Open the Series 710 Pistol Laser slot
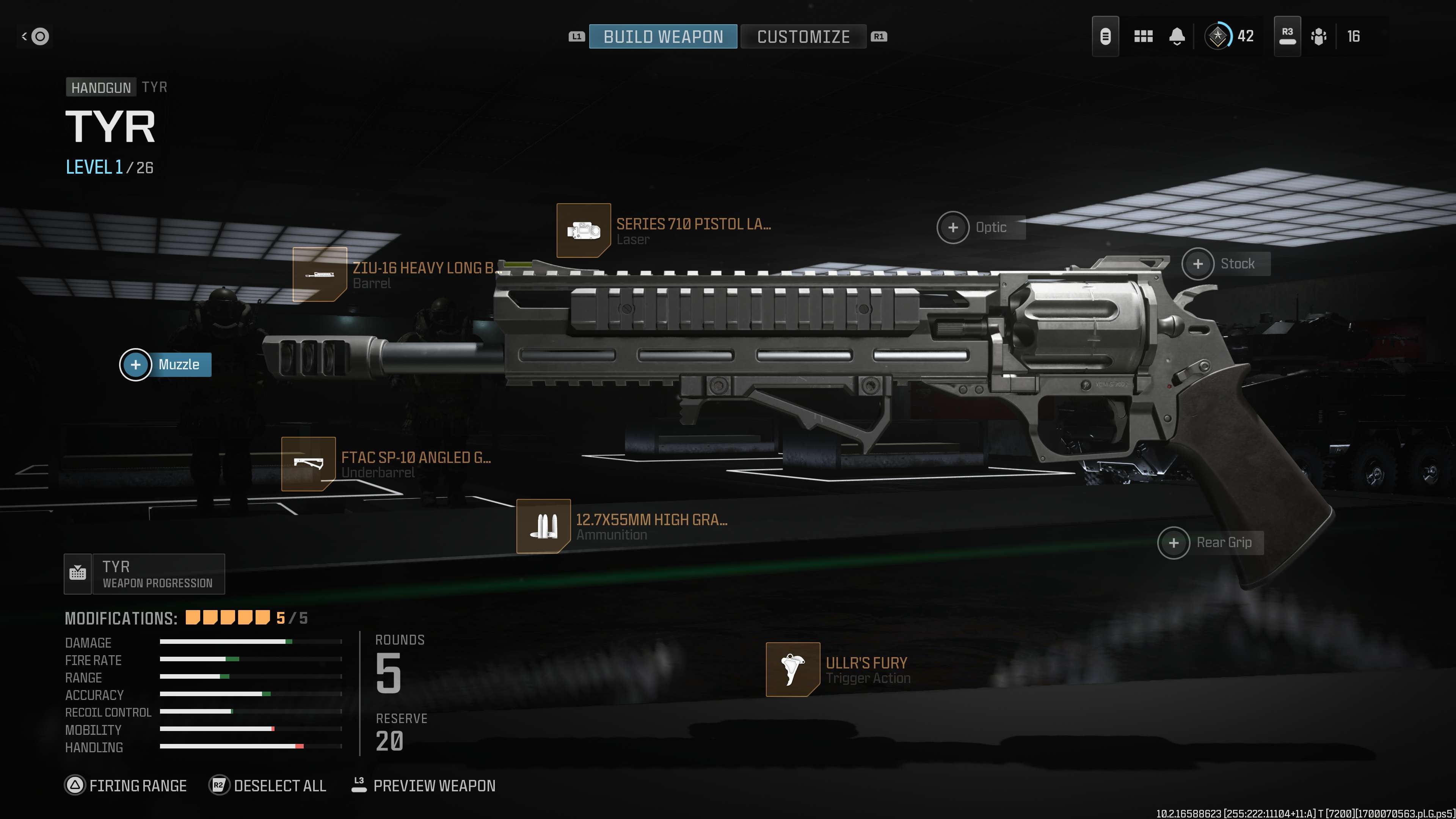The image size is (1456, 819). 583,231
